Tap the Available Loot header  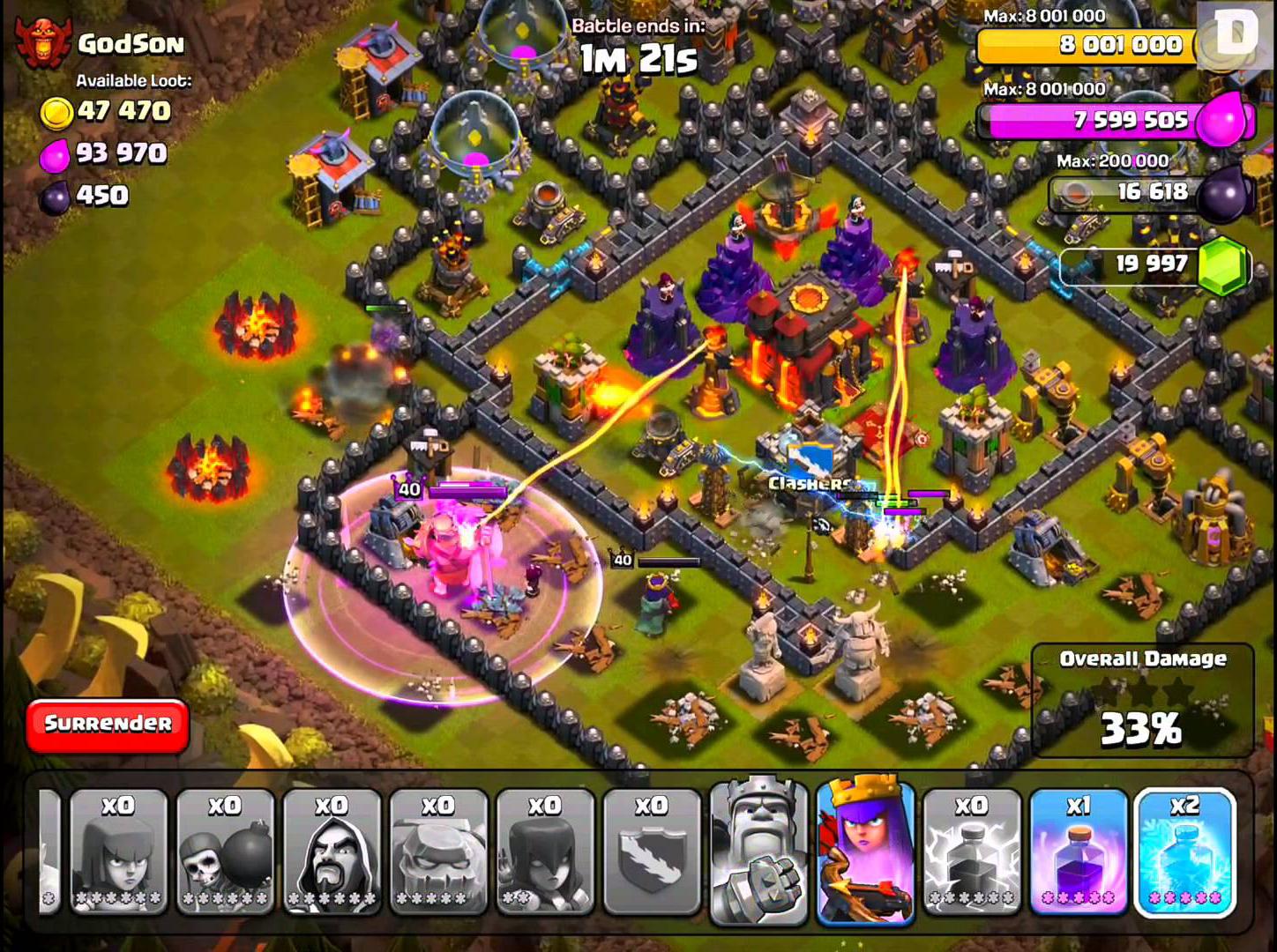(134, 80)
